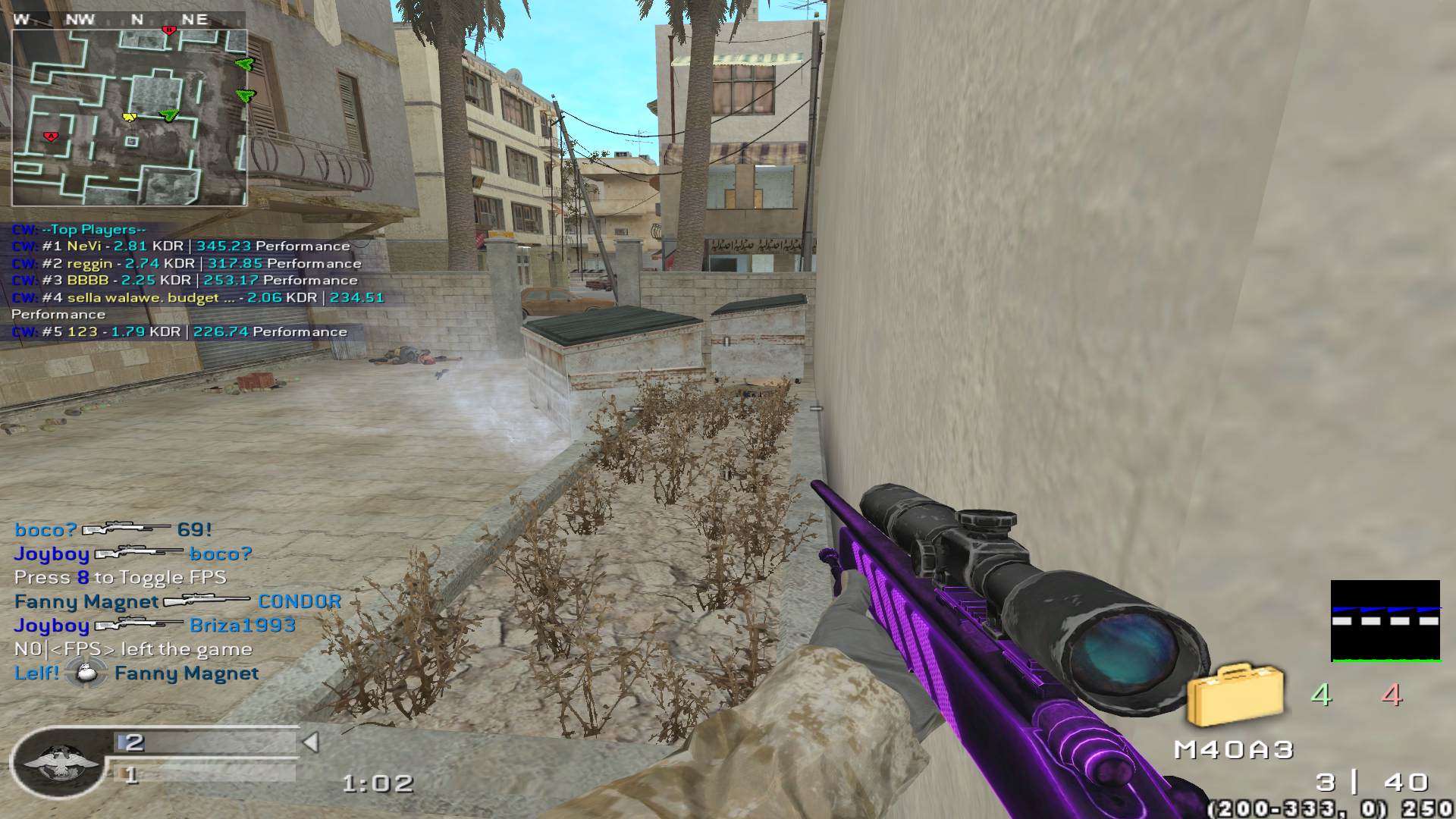1456x819 pixels.
Task: Select the NeVi top player row
Action: 180,246
